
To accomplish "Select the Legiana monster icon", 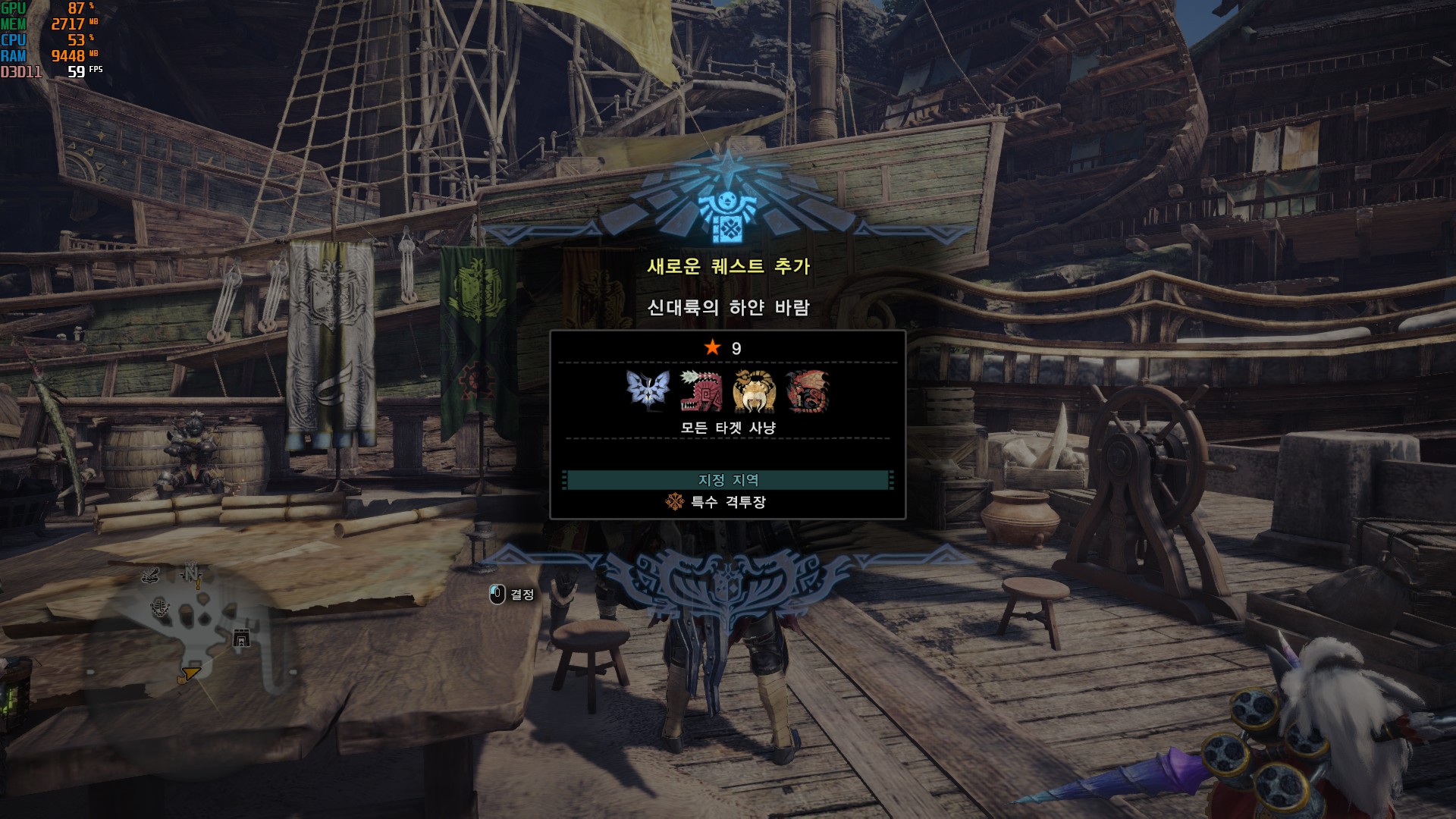I will click(x=647, y=391).
